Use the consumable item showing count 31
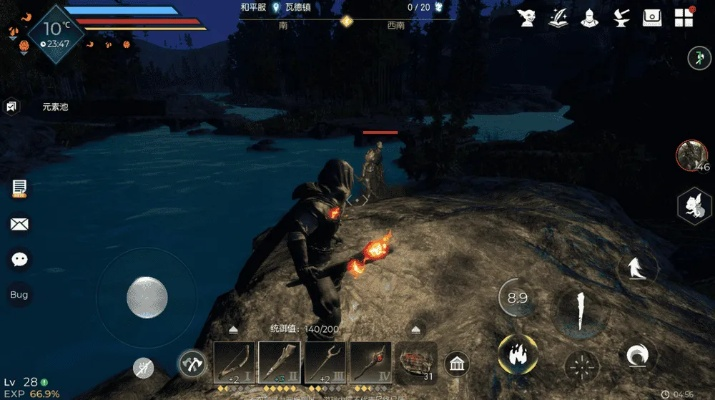 pyautogui.click(x=416, y=362)
